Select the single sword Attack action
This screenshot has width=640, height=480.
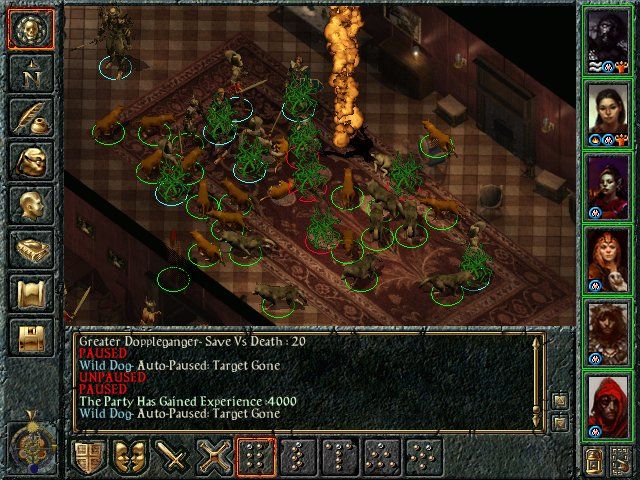[x=173, y=456]
